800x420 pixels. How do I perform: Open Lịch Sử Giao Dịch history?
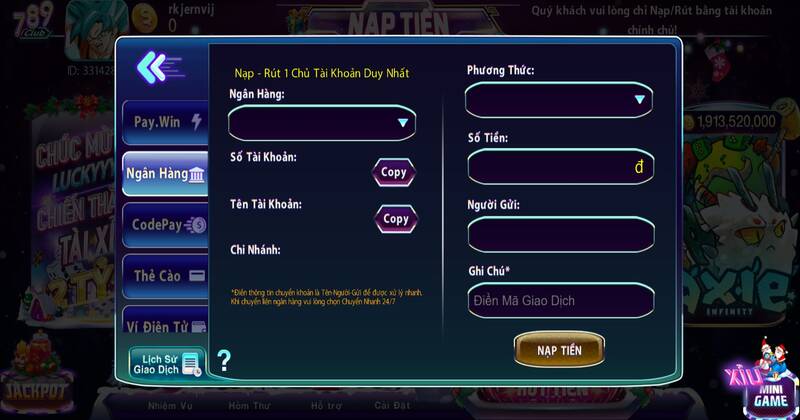[166, 363]
